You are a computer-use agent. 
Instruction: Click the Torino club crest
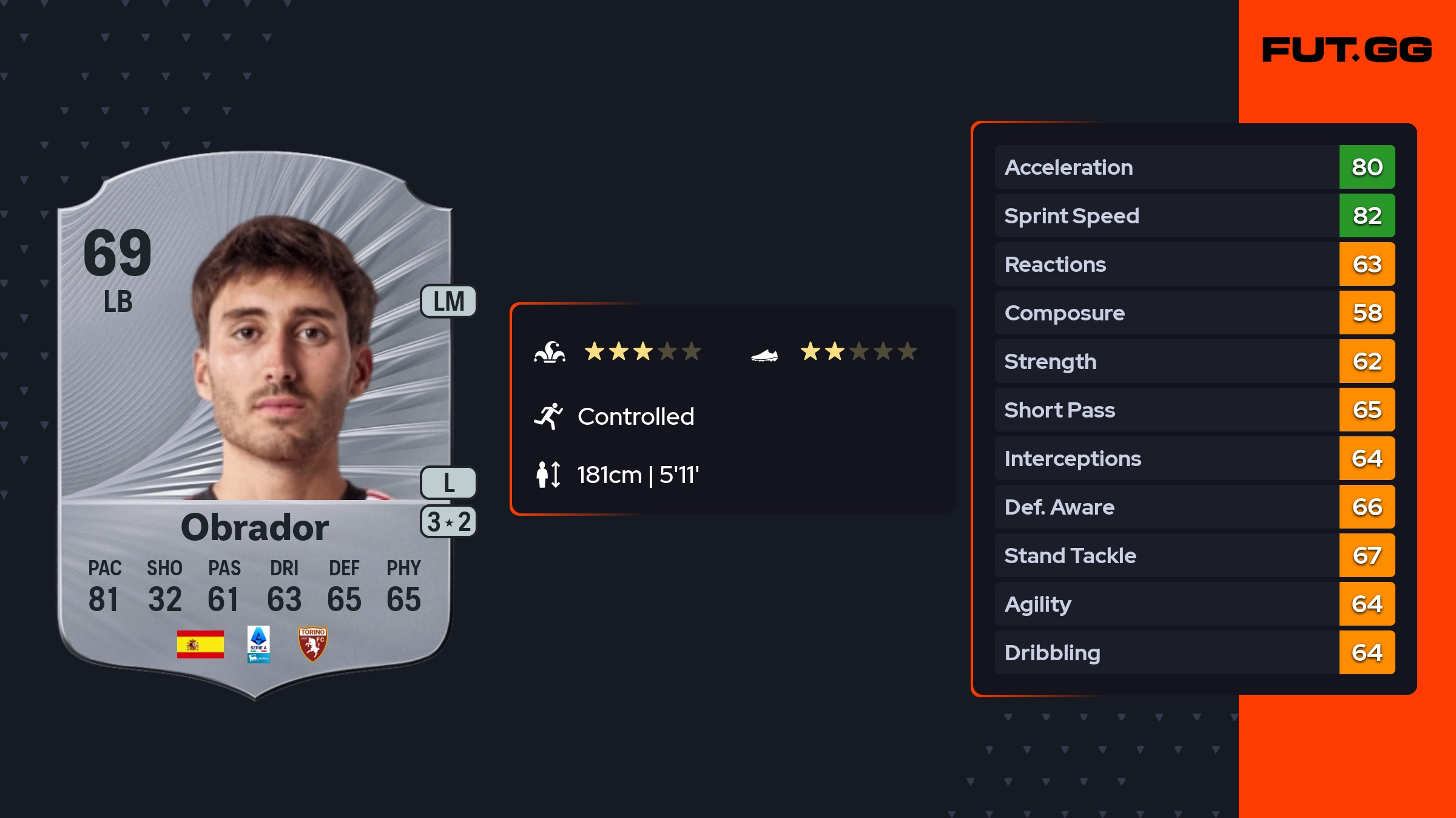tap(312, 644)
